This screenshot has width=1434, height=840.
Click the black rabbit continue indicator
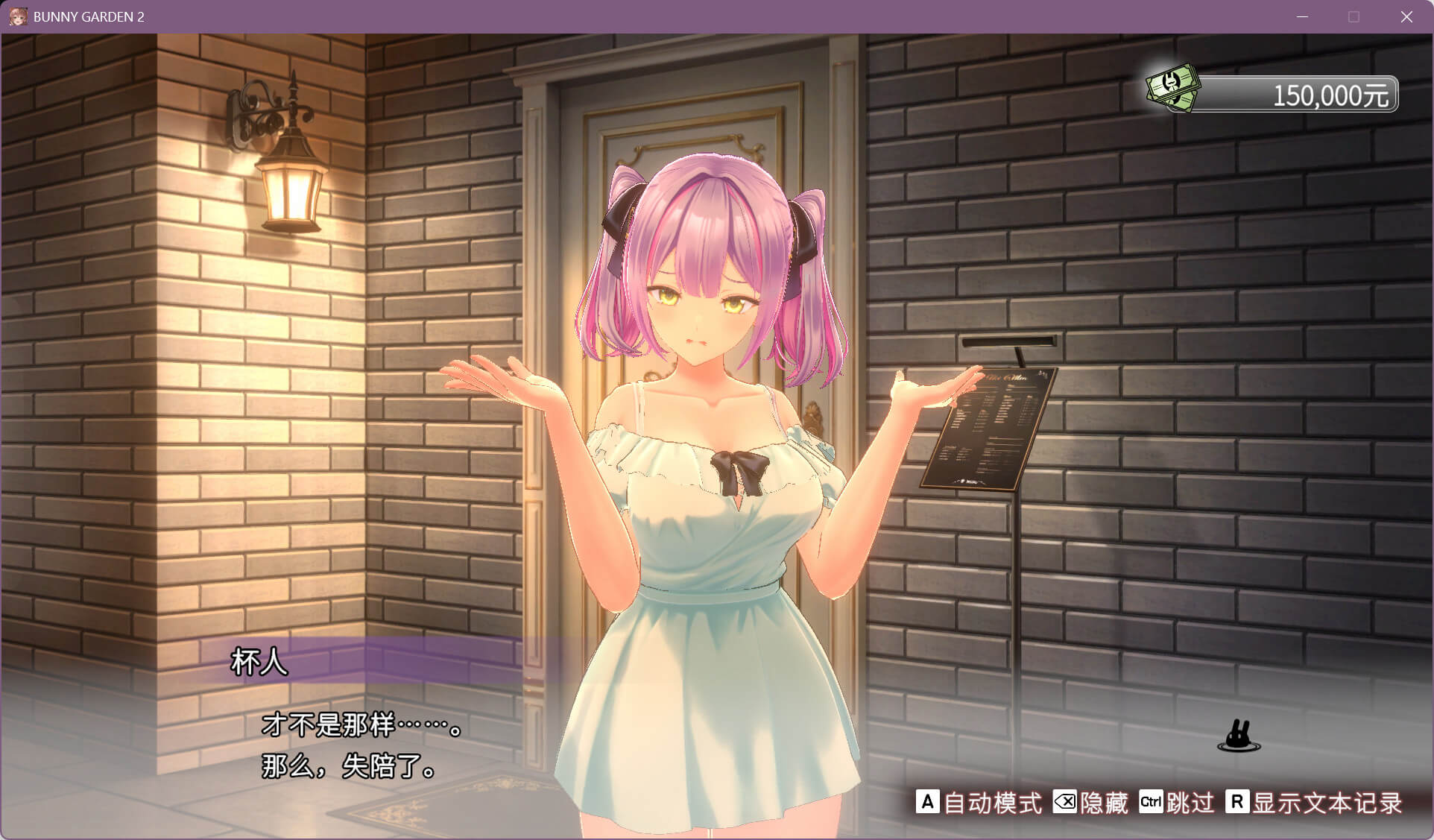pos(1239,736)
